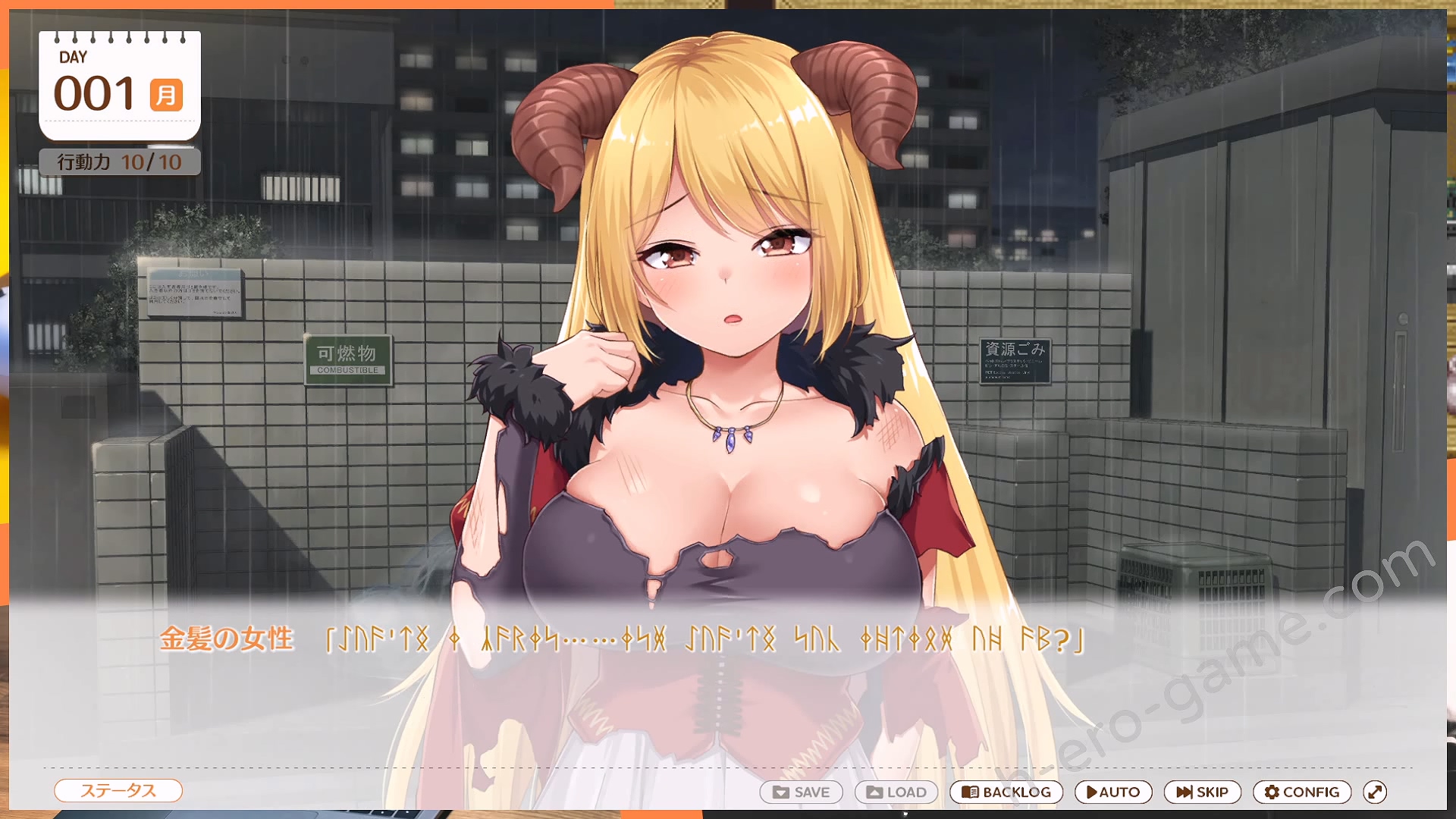Activate SKIP to fast-forward dialogue

[1202, 792]
